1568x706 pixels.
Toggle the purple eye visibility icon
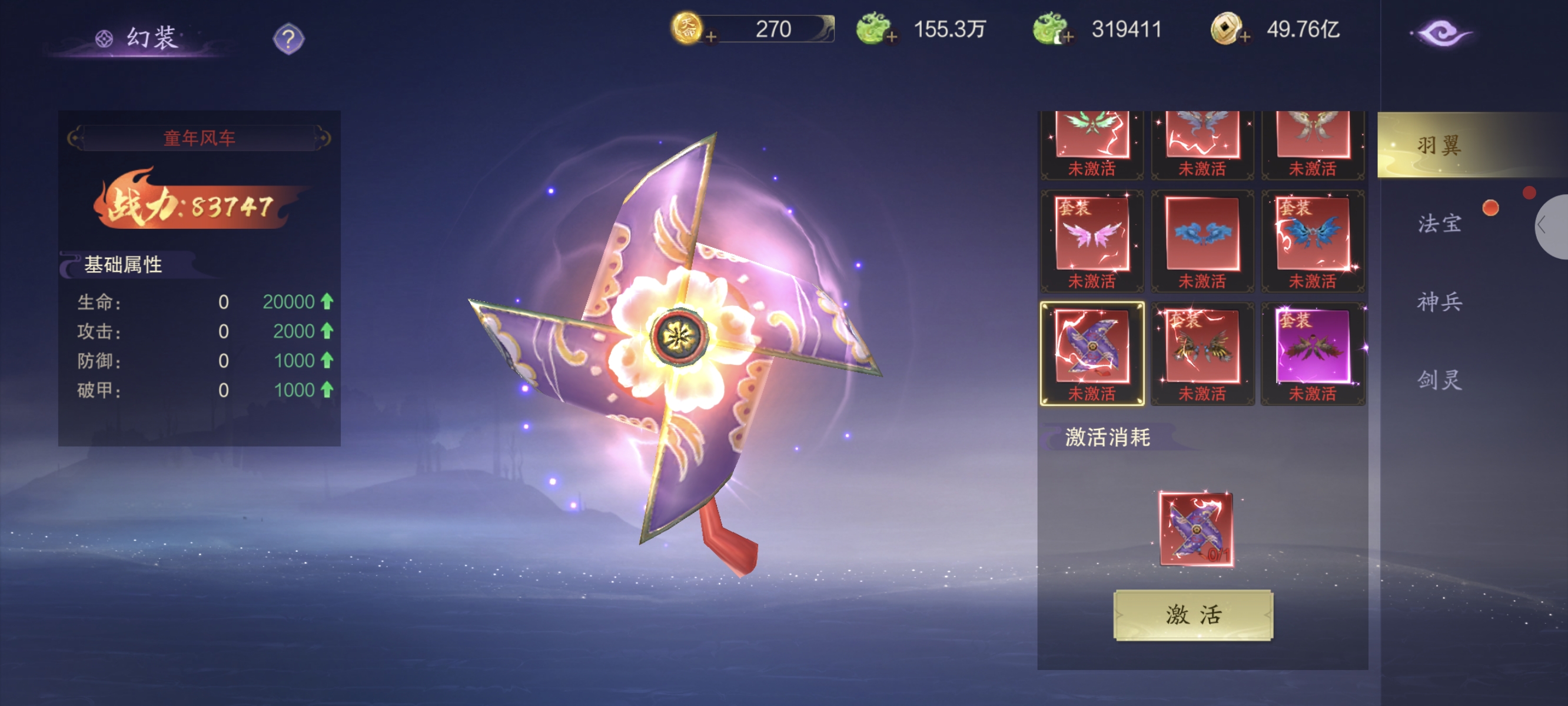pos(1441,34)
